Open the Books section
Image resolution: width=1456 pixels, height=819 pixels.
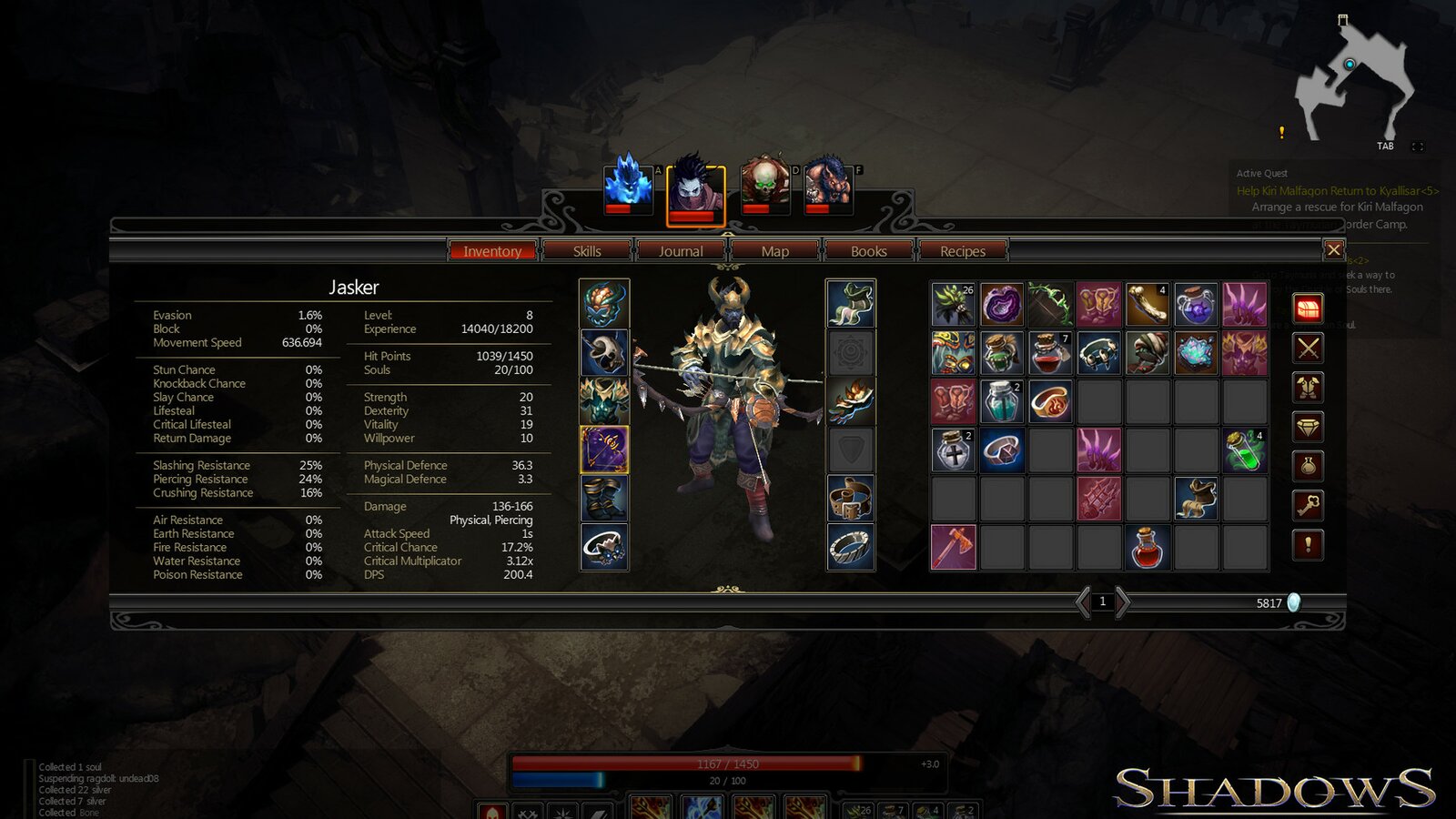pyautogui.click(x=868, y=251)
